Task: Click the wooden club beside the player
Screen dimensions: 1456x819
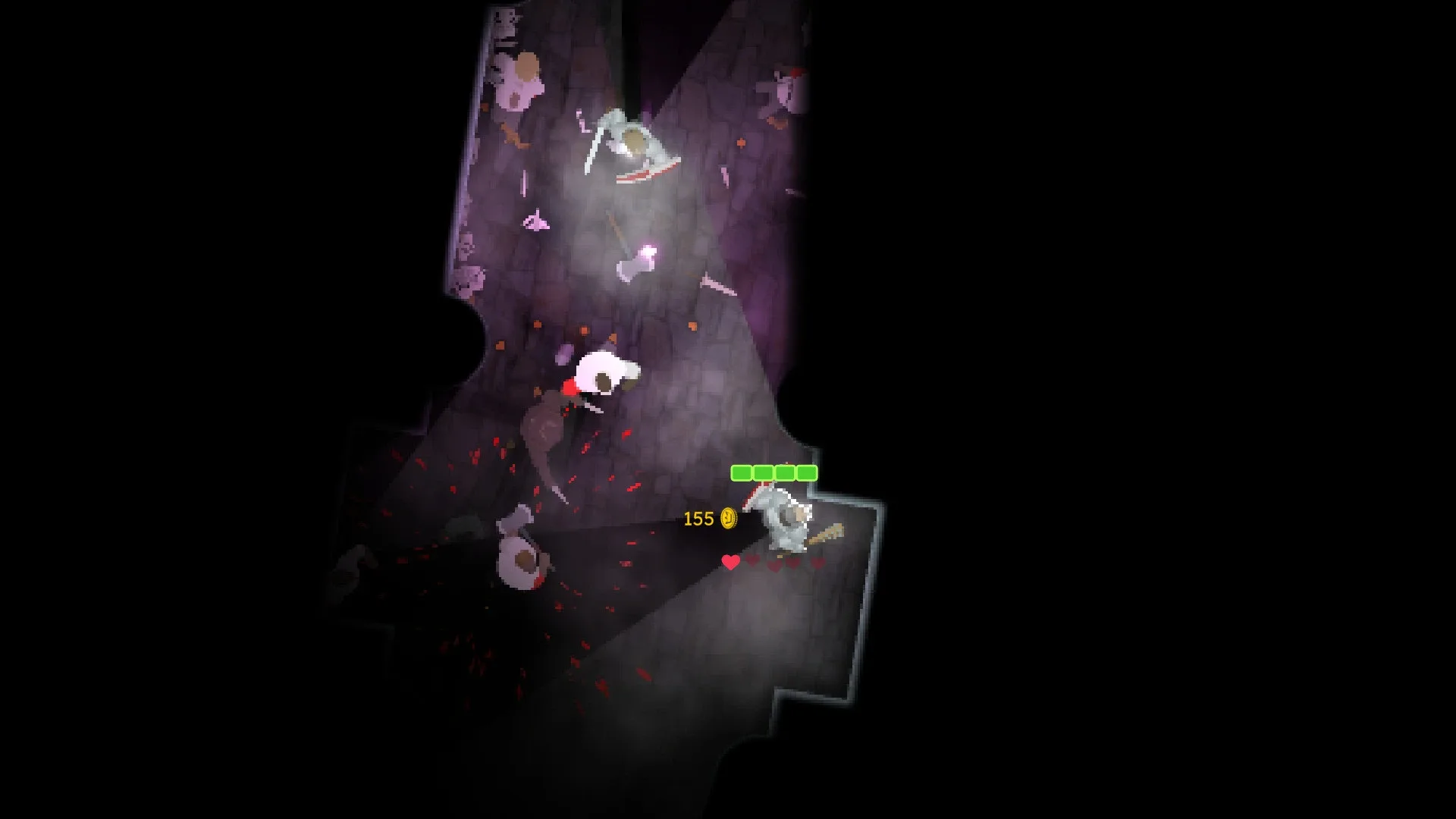Action: point(830,534)
